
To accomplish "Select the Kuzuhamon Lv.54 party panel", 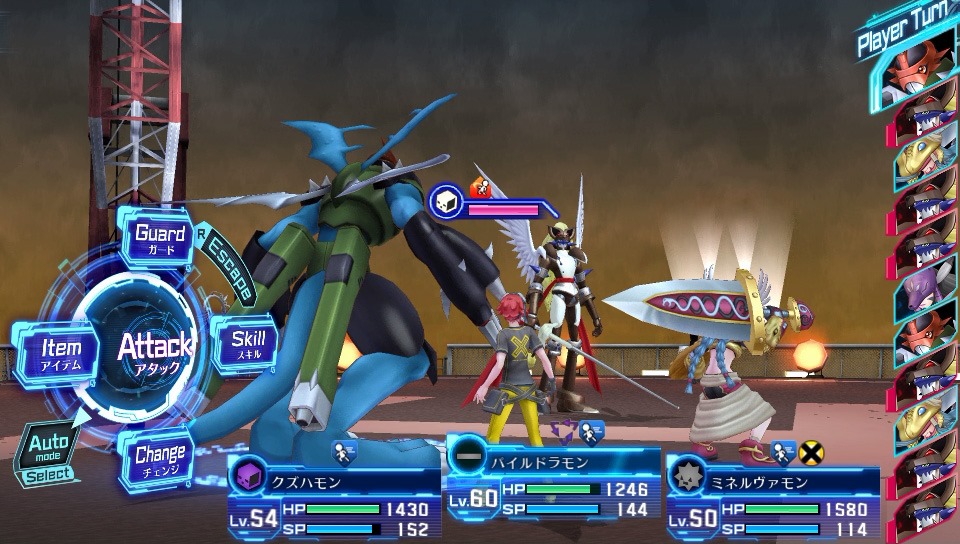I will (x=334, y=499).
